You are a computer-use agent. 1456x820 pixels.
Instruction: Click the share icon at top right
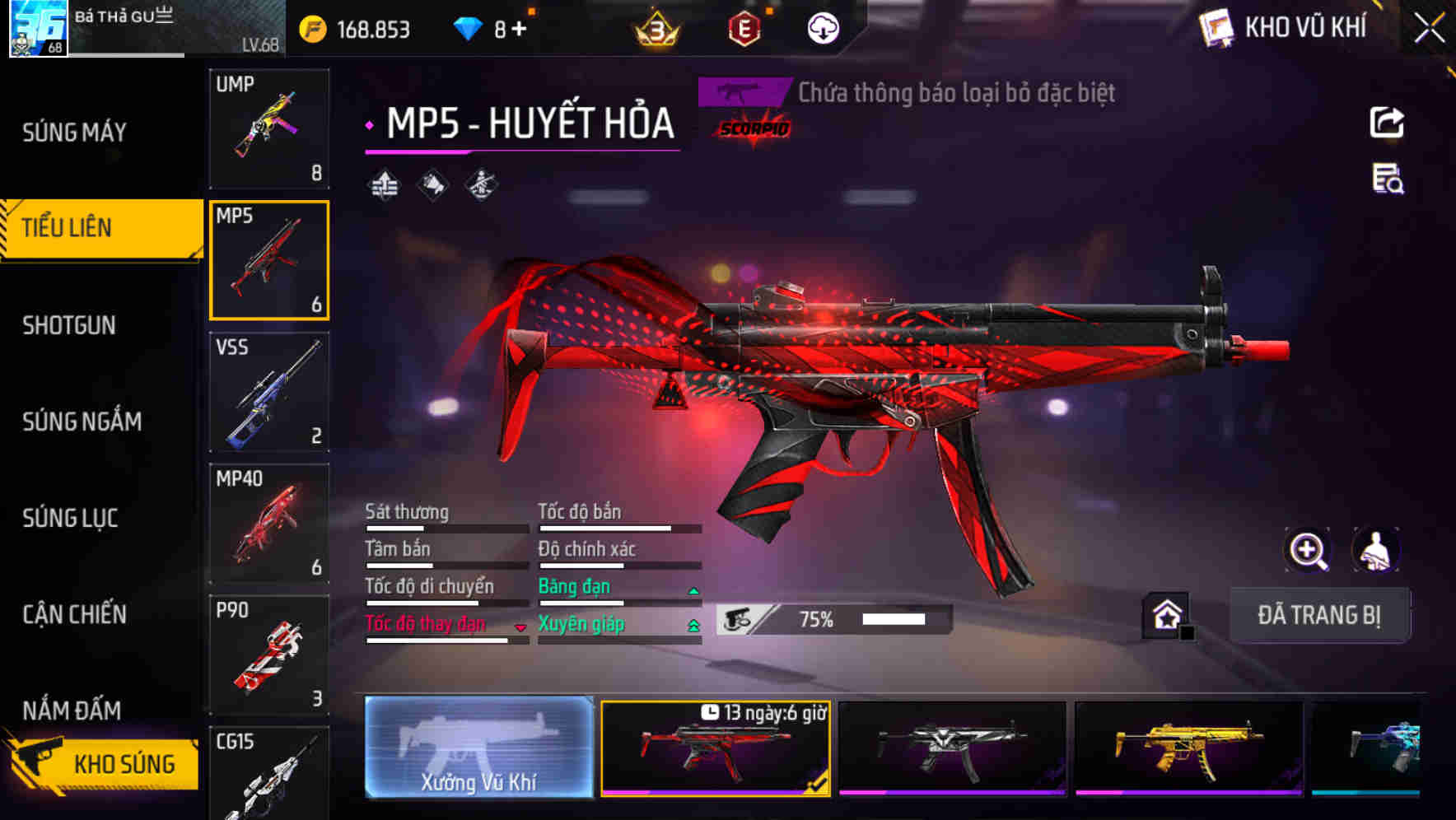point(1388,122)
